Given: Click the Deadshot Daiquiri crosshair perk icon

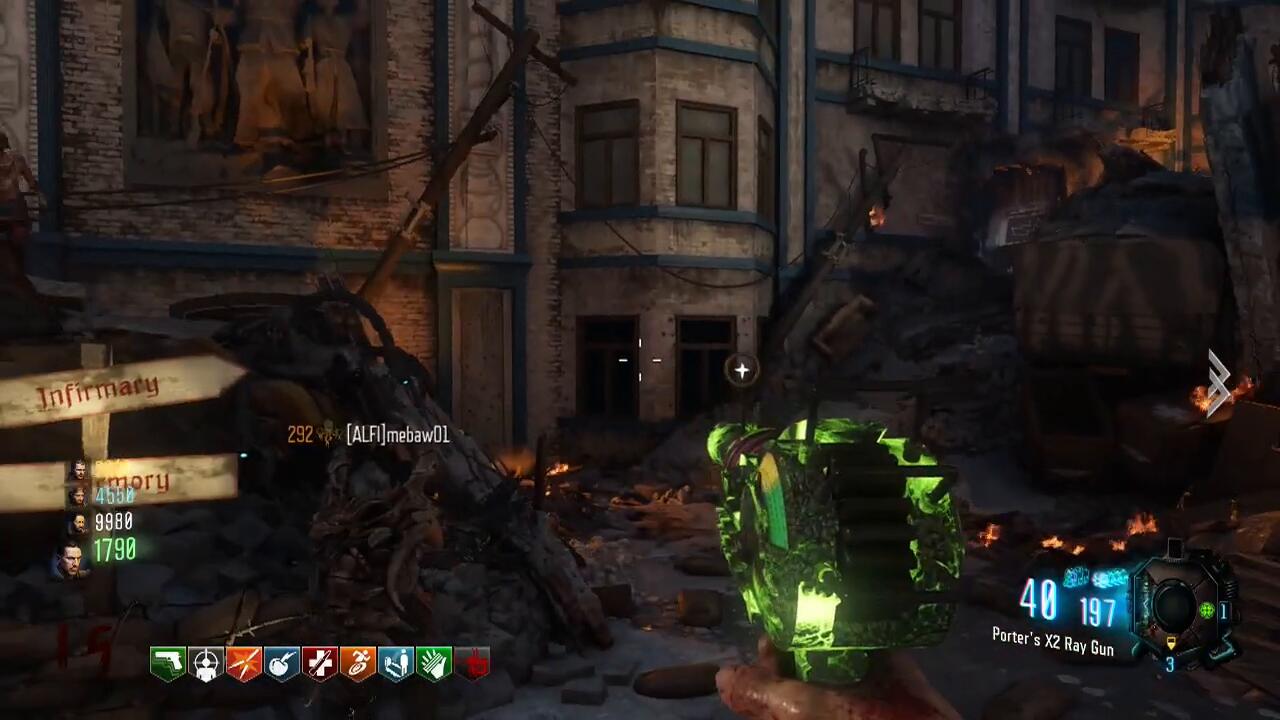Looking at the screenshot, I should [x=206, y=664].
